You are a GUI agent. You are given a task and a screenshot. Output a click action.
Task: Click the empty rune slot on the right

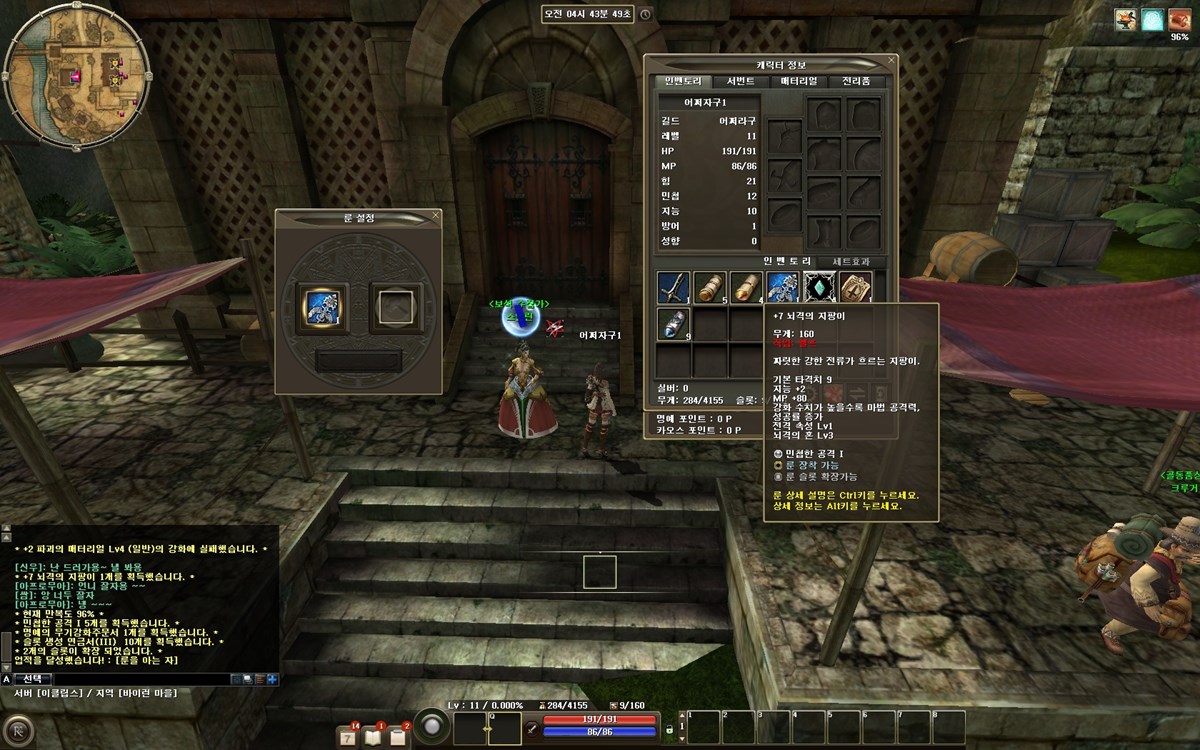pyautogui.click(x=393, y=302)
